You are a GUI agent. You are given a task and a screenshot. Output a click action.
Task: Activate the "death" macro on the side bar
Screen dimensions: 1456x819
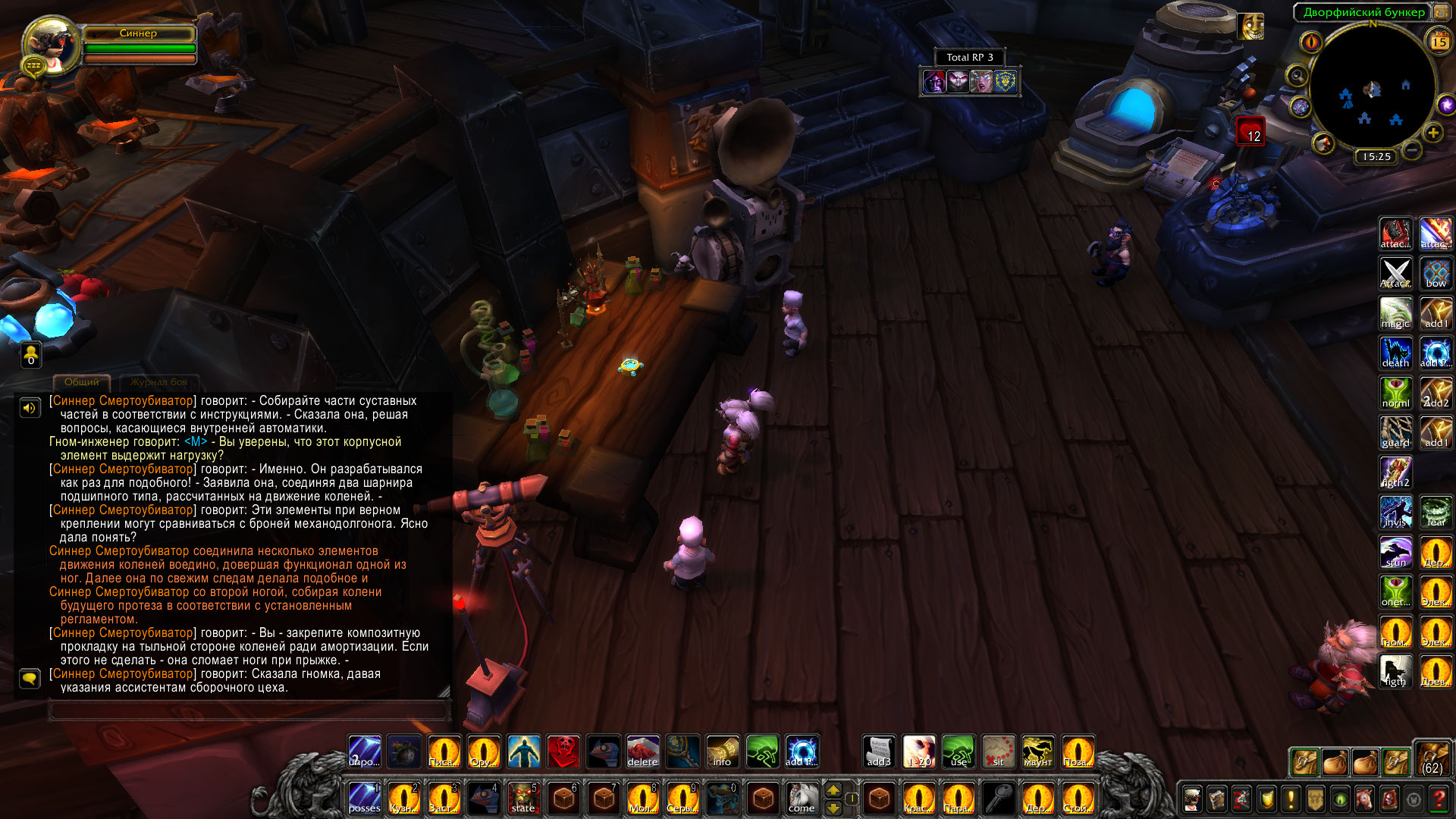click(1395, 353)
